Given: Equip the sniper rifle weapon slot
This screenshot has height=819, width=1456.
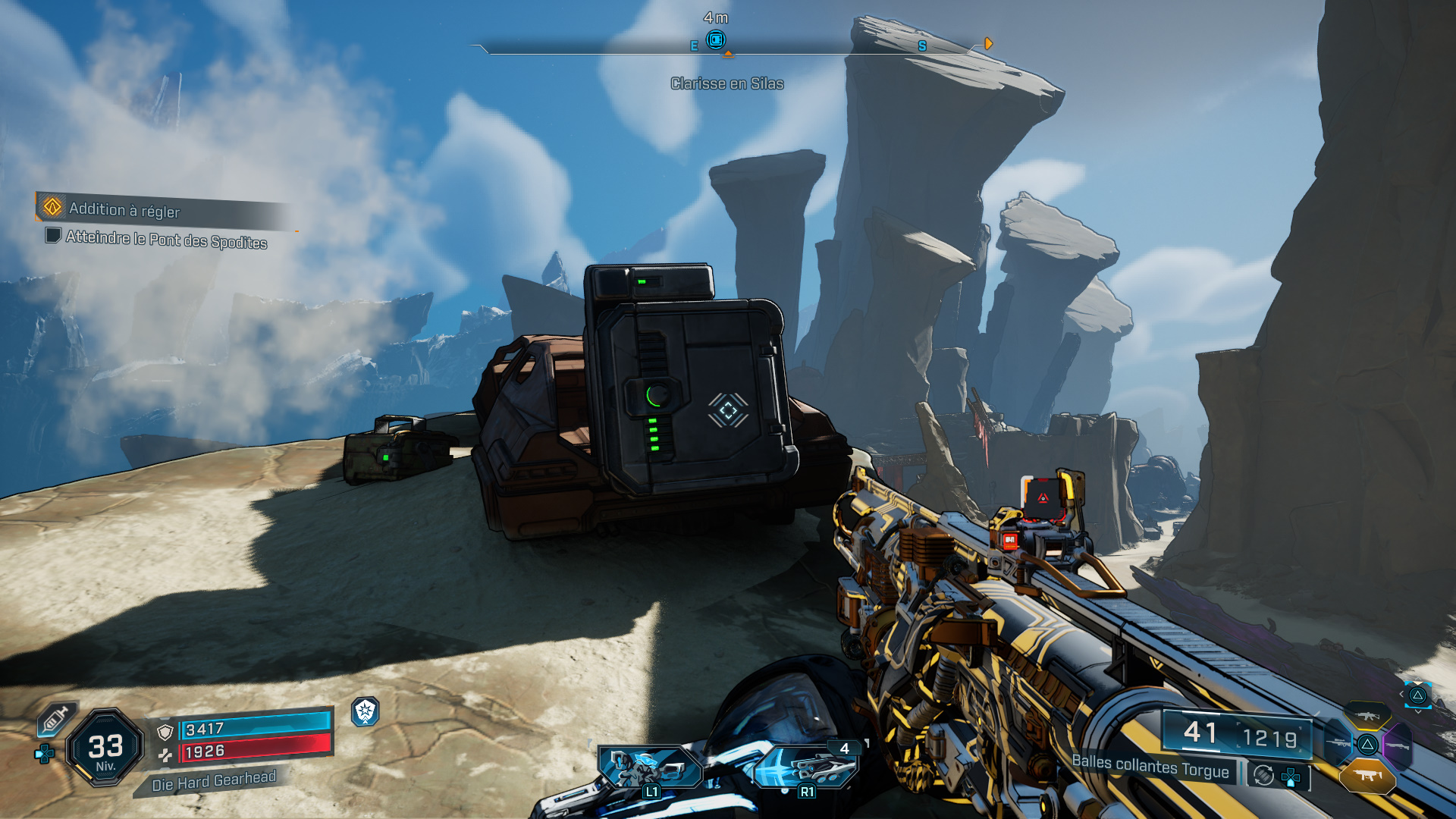Looking at the screenshot, I should pyautogui.click(x=1338, y=744).
